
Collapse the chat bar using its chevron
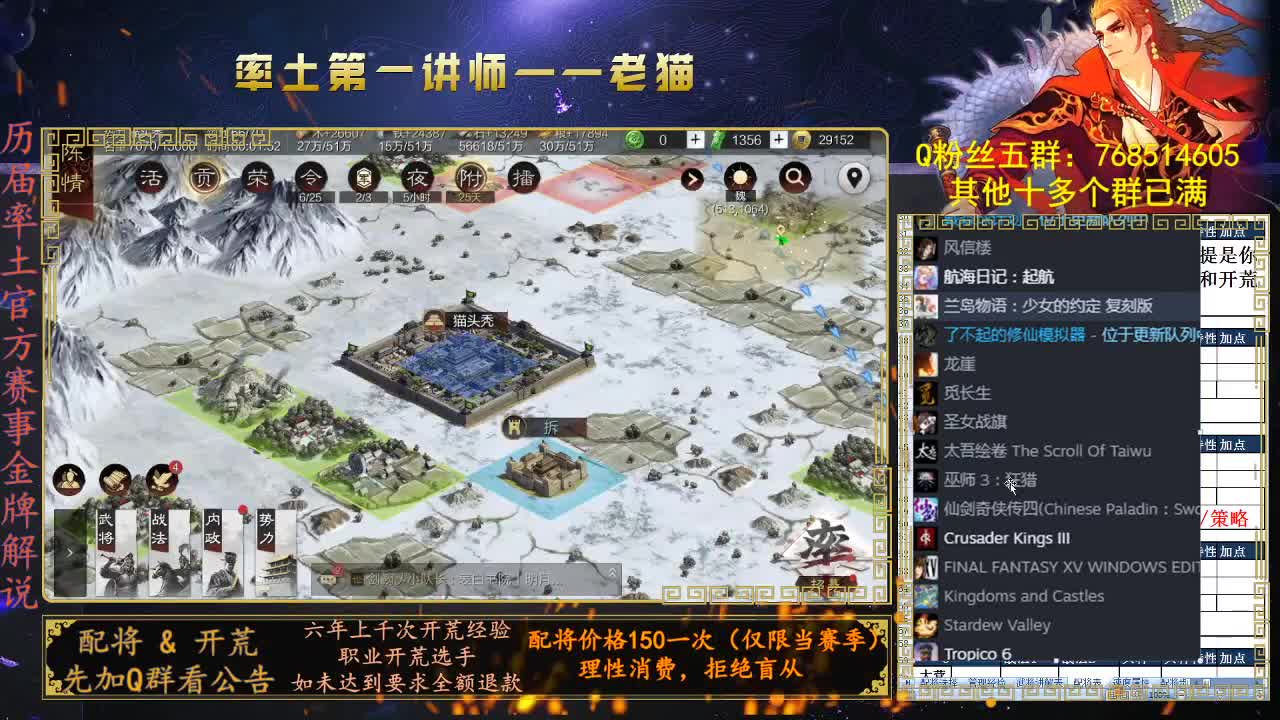(x=613, y=572)
